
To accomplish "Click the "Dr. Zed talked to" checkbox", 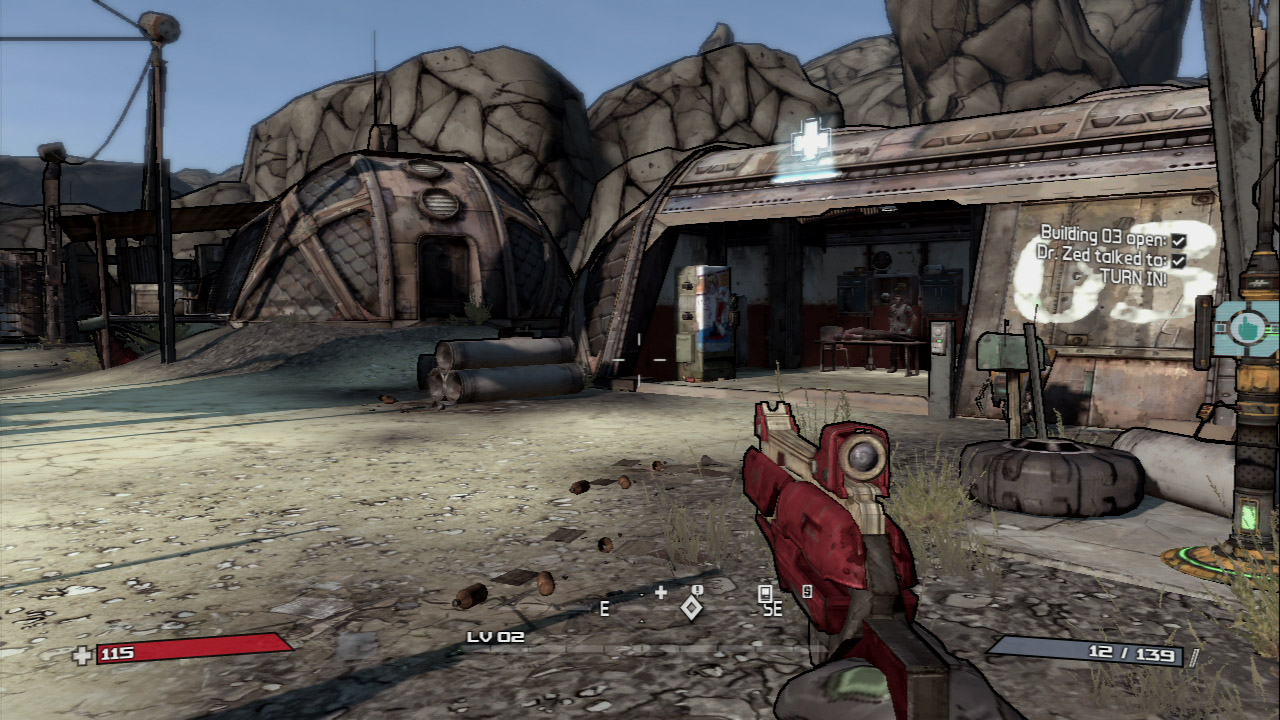I will 1178,260.
